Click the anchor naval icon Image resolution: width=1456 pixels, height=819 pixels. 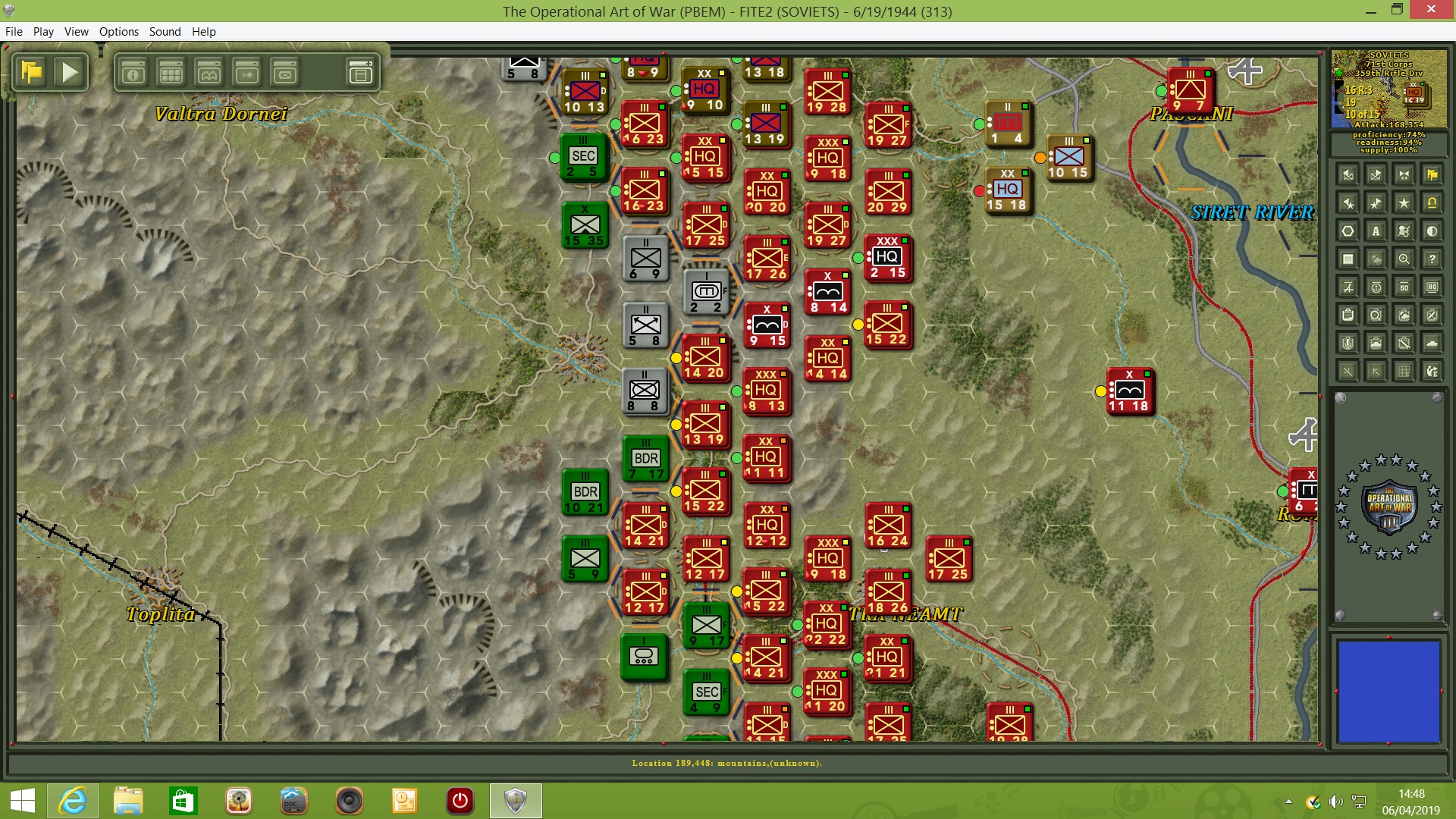(x=1376, y=287)
